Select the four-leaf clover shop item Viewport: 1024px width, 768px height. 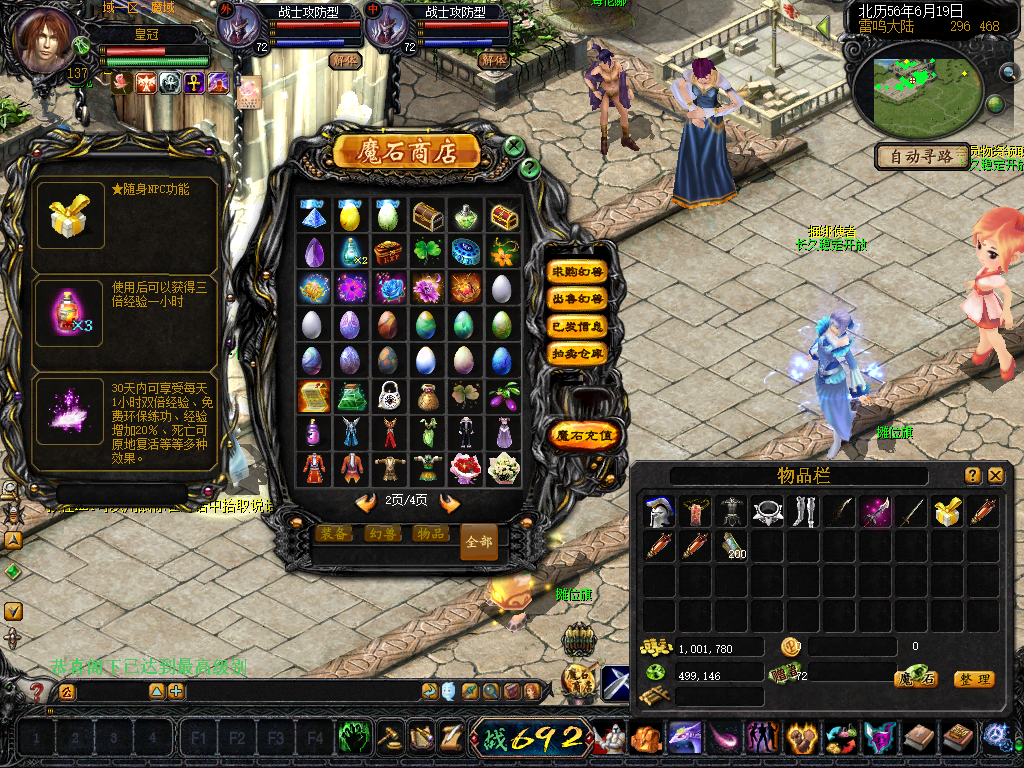427,252
